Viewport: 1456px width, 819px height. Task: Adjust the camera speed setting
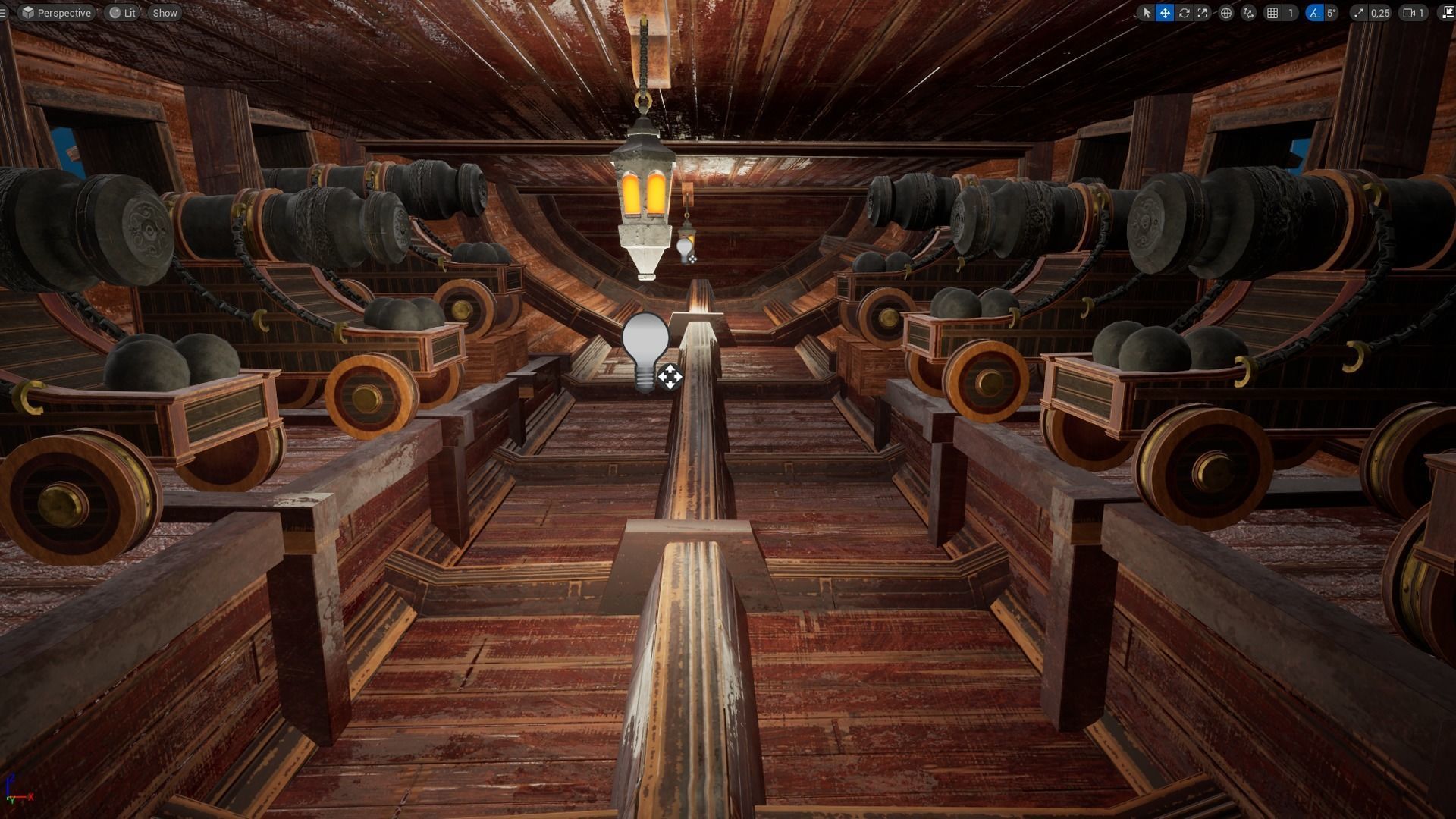tap(1414, 13)
